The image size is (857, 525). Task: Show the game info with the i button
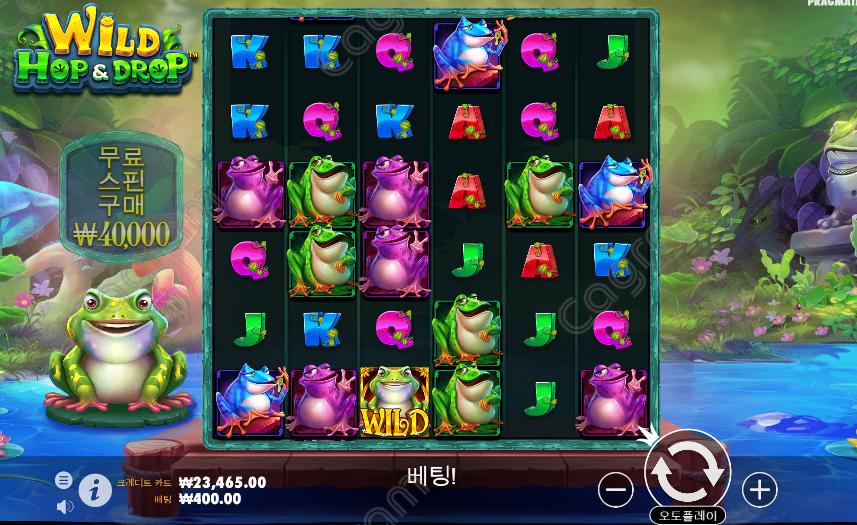pyautogui.click(x=95, y=489)
